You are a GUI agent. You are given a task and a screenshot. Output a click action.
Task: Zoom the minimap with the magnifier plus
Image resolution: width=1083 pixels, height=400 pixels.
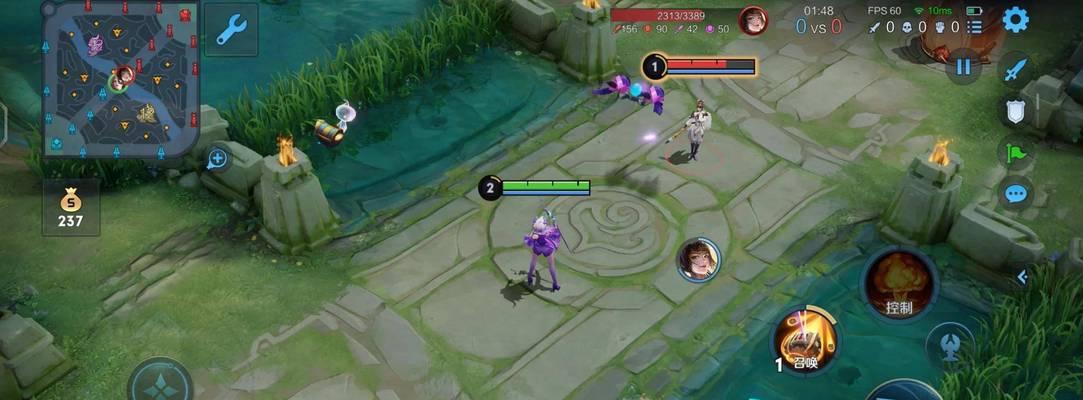click(217, 158)
